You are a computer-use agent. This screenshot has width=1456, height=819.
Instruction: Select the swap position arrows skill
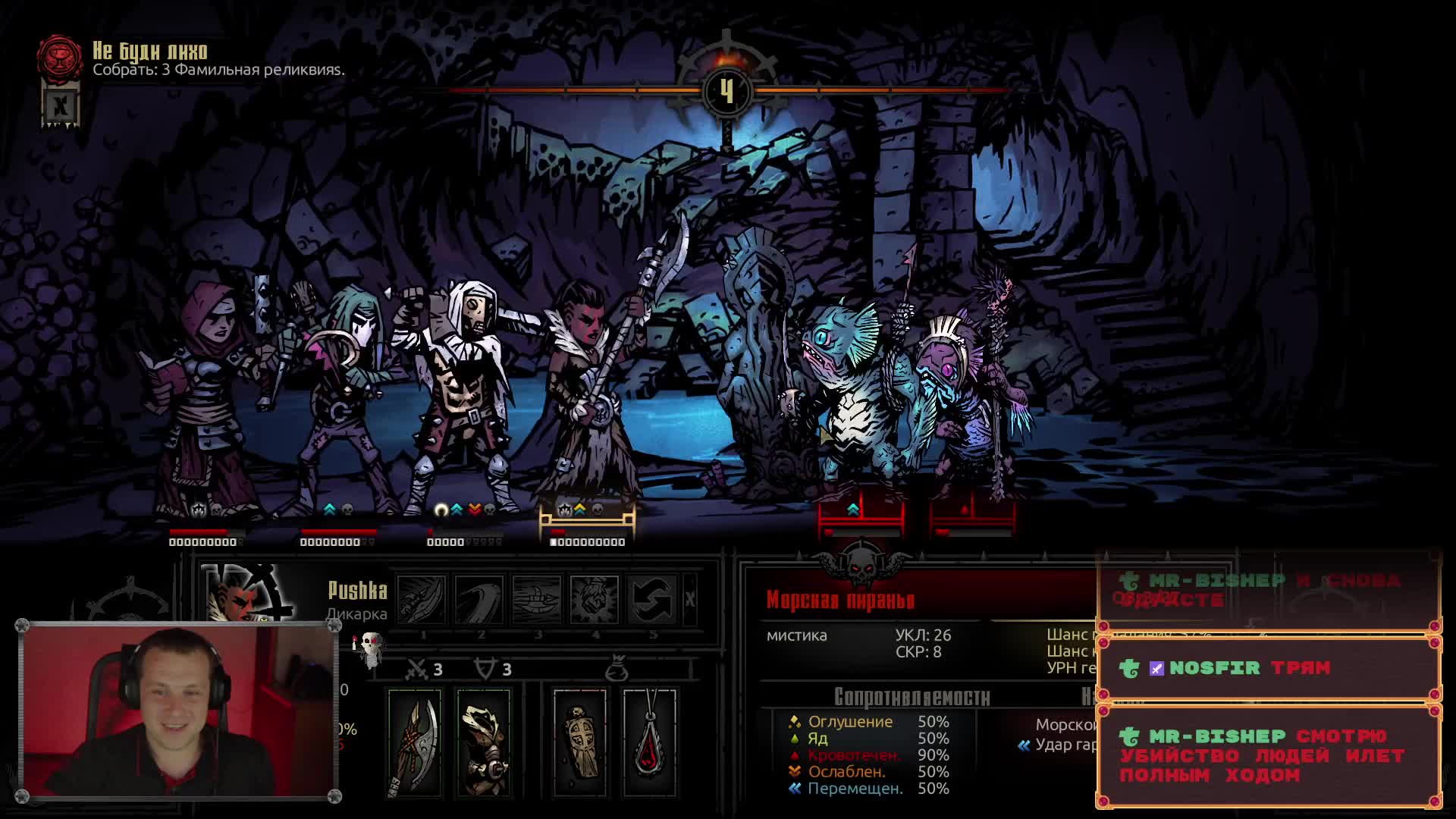652,599
